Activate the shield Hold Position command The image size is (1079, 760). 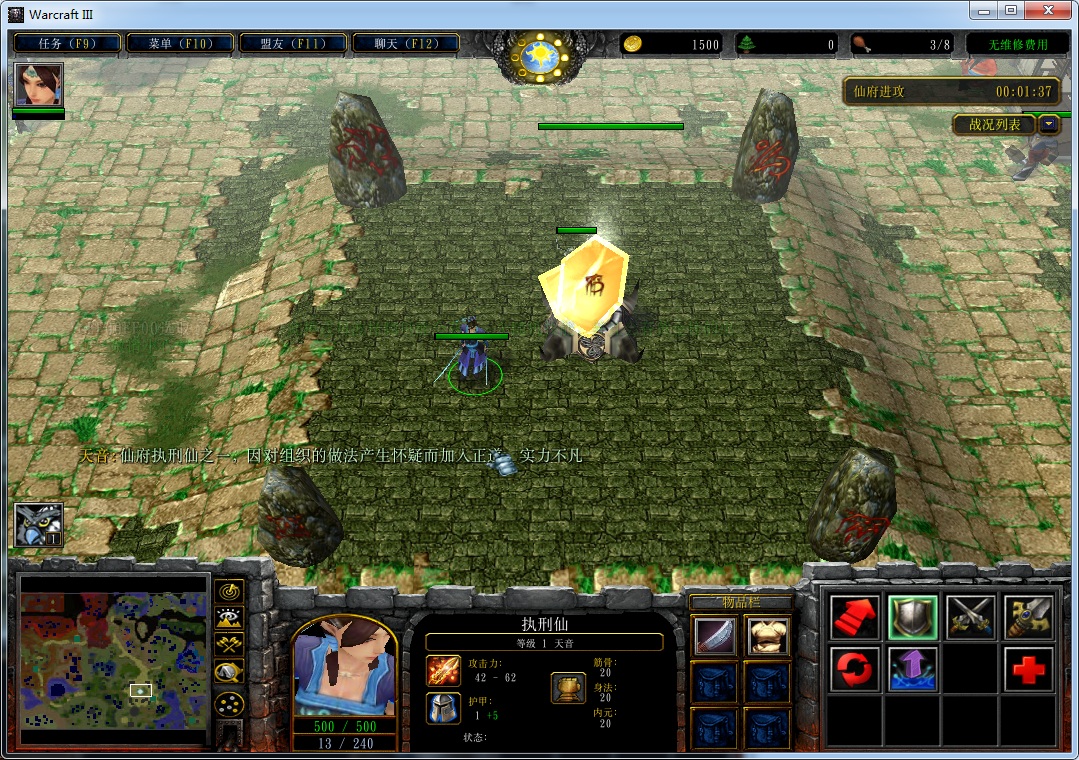tap(913, 618)
